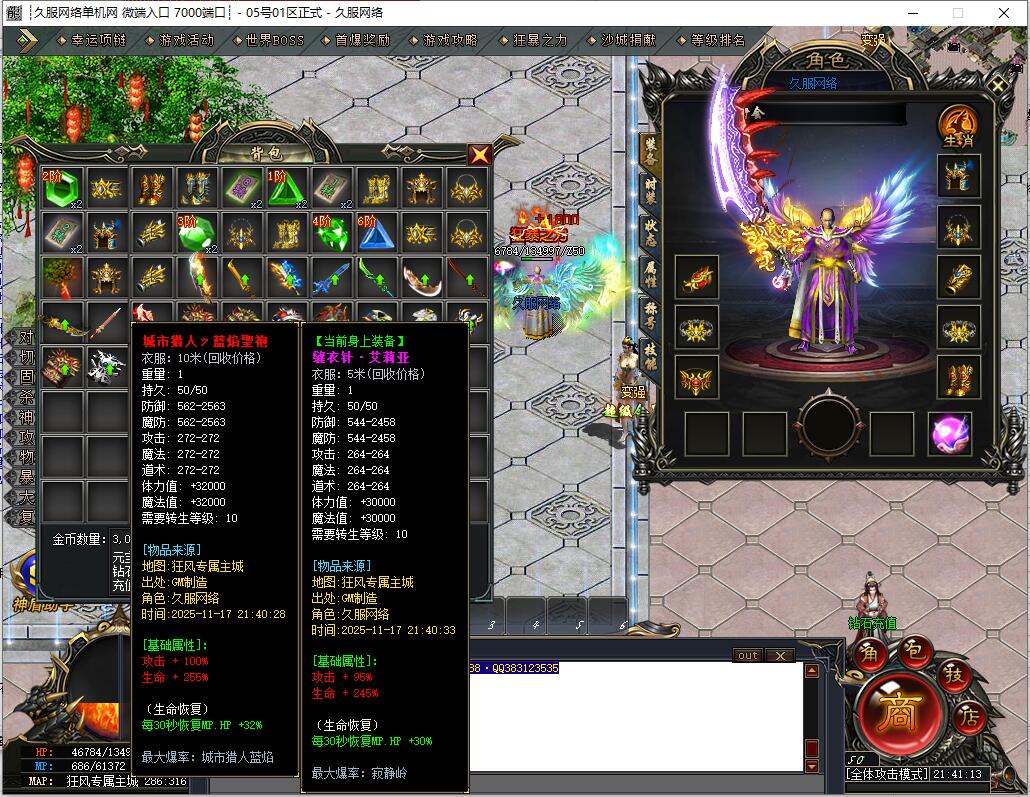
Task: Close the 背包 backpack window
Action: (480, 155)
